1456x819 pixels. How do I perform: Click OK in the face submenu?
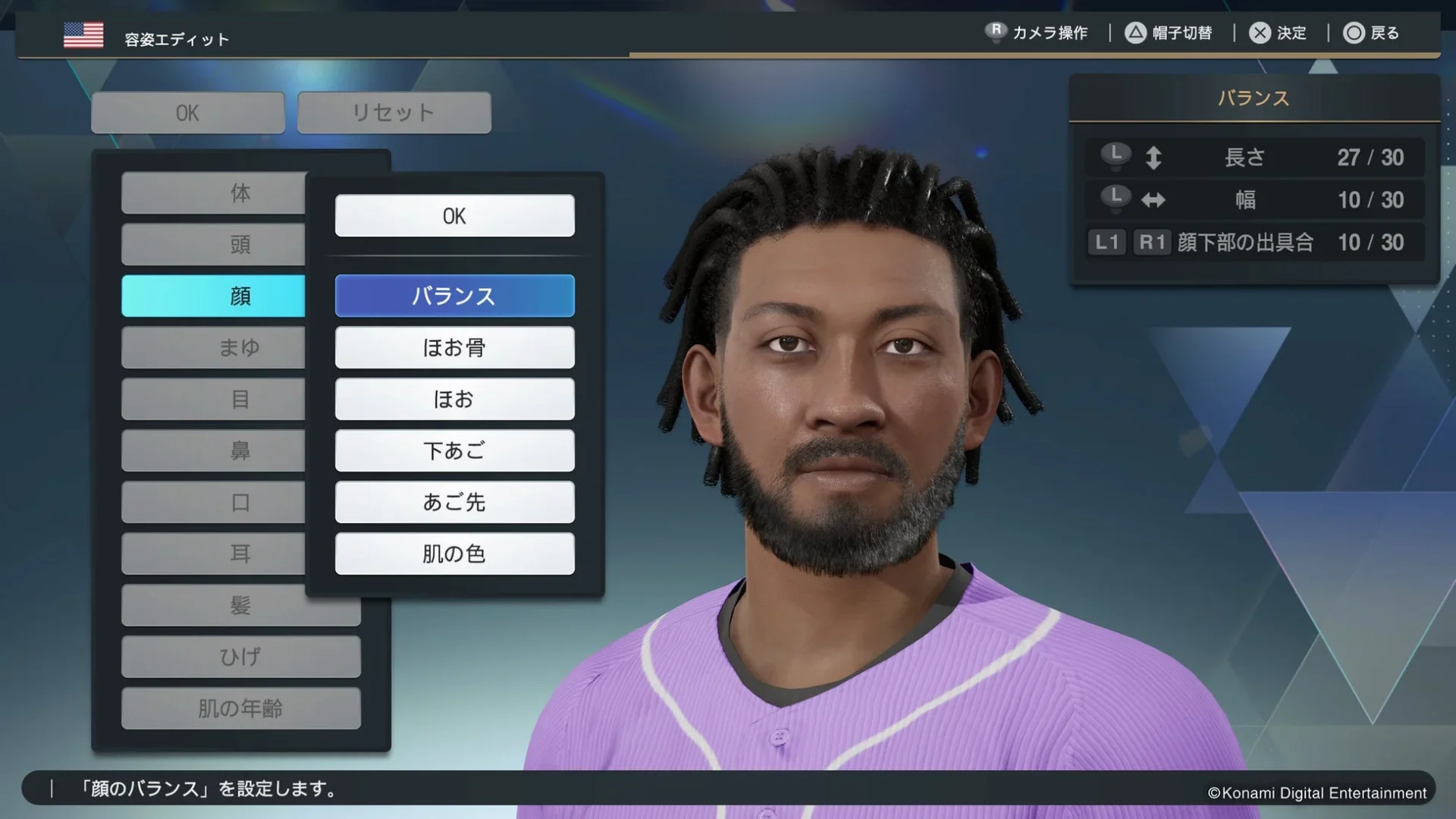click(454, 216)
